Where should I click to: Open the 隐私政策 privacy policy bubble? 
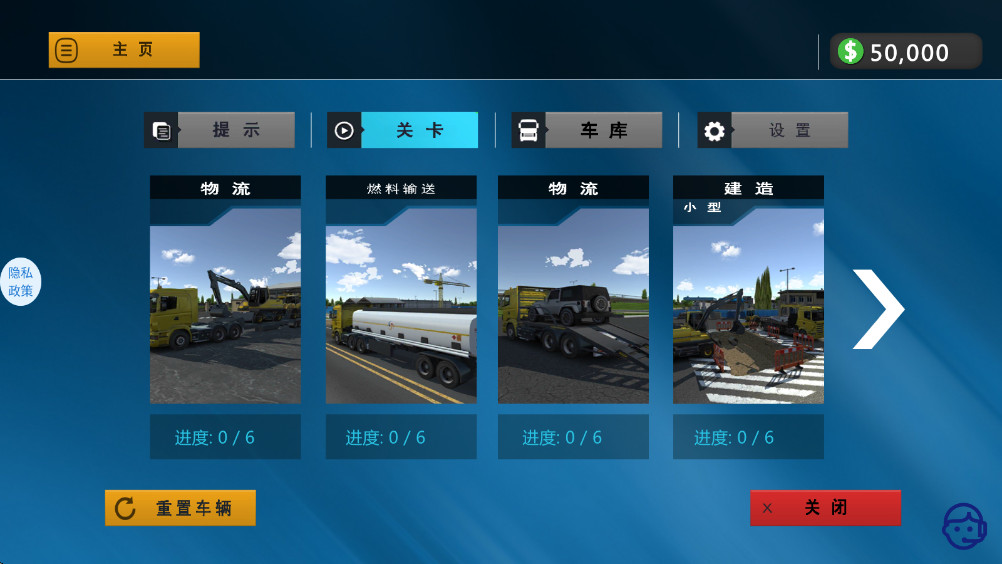point(21,282)
